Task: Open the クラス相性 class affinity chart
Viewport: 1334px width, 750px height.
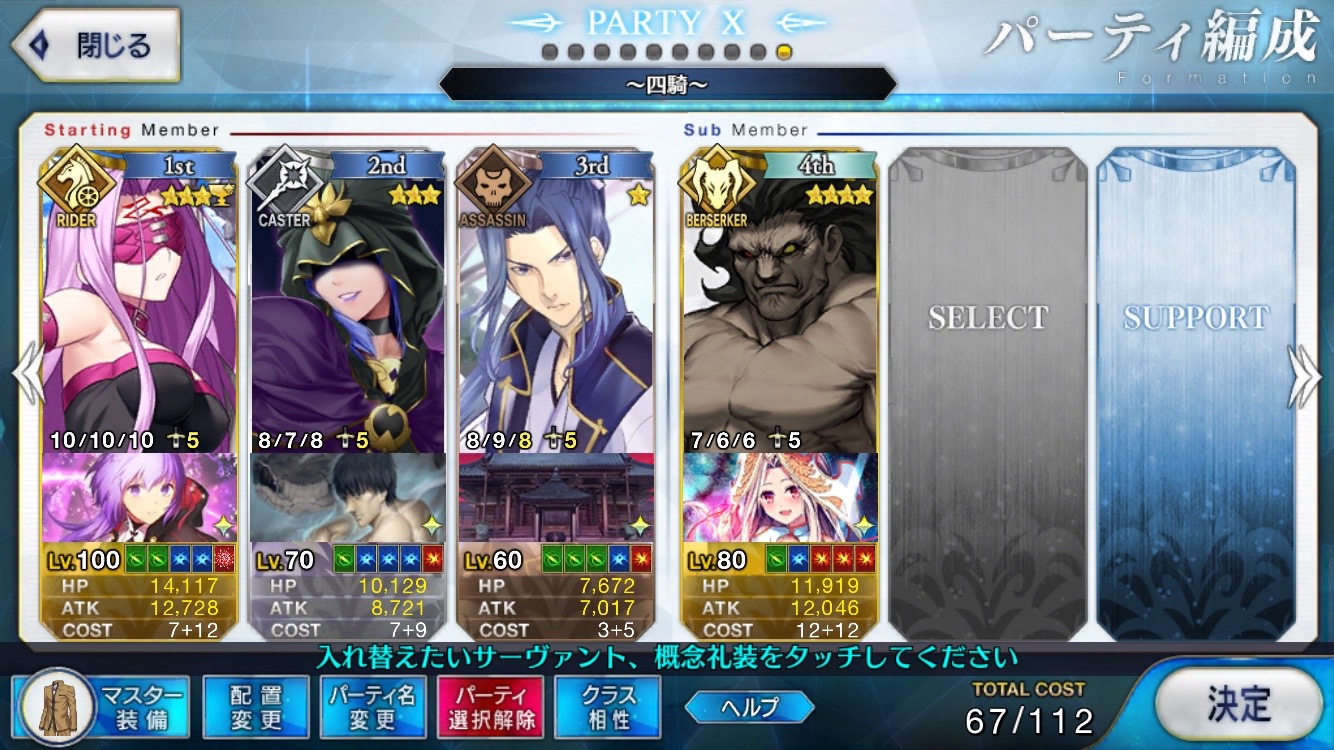Action: [x=606, y=709]
